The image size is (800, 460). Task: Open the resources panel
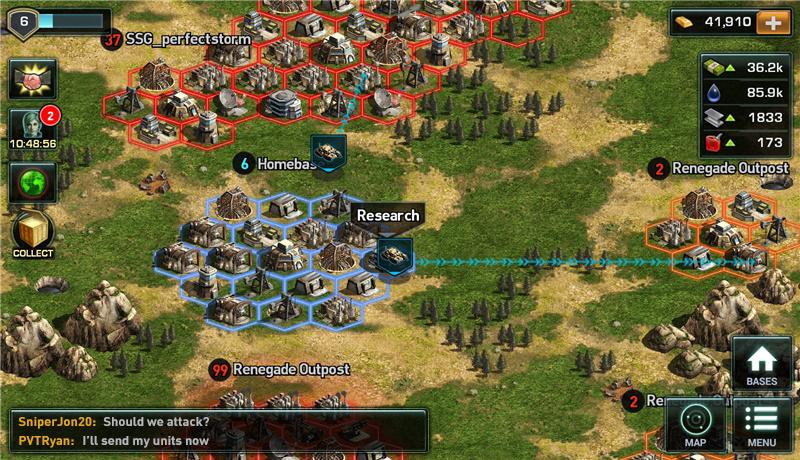pos(745,105)
